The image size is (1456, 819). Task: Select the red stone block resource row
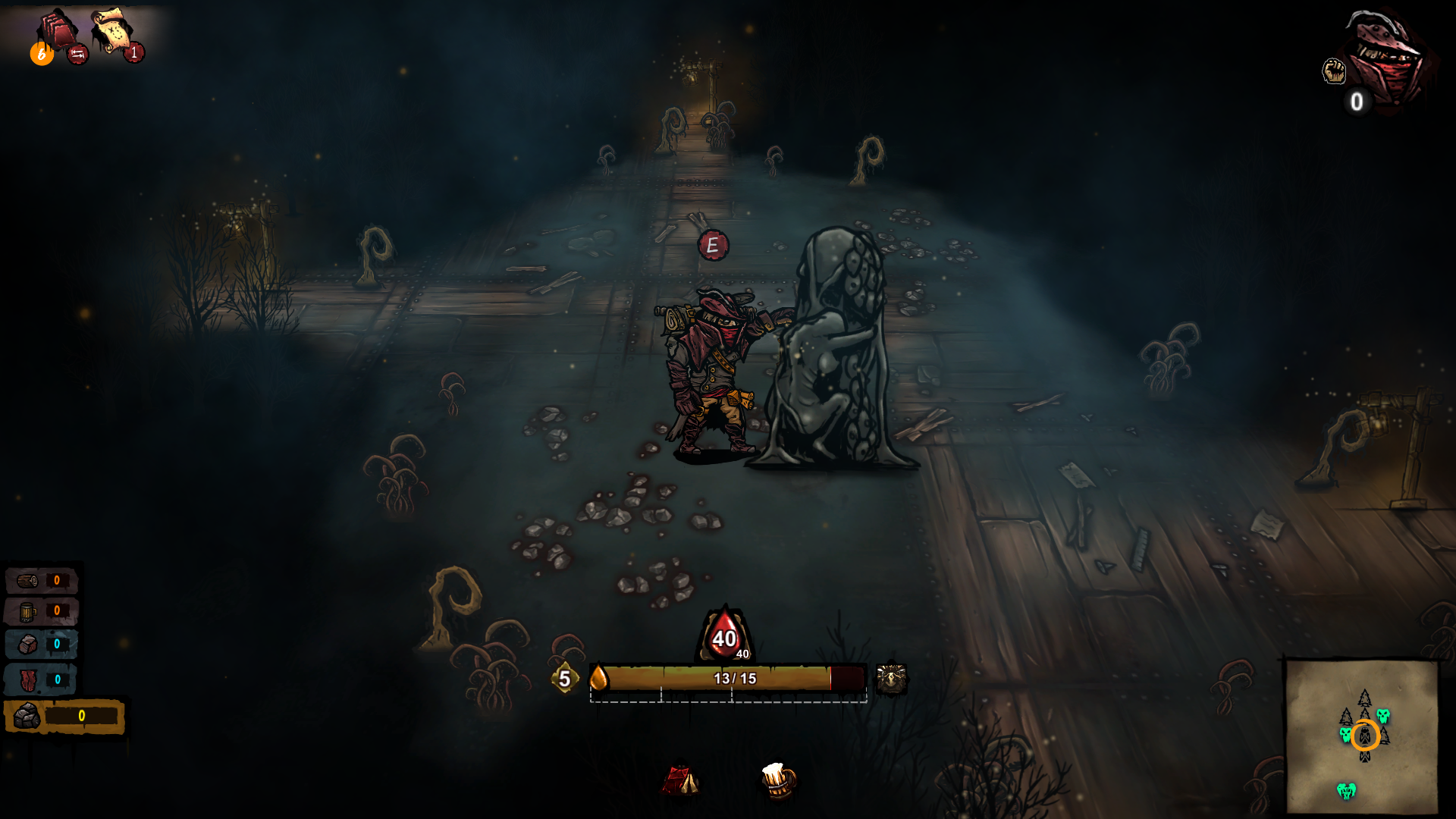pos(42,645)
